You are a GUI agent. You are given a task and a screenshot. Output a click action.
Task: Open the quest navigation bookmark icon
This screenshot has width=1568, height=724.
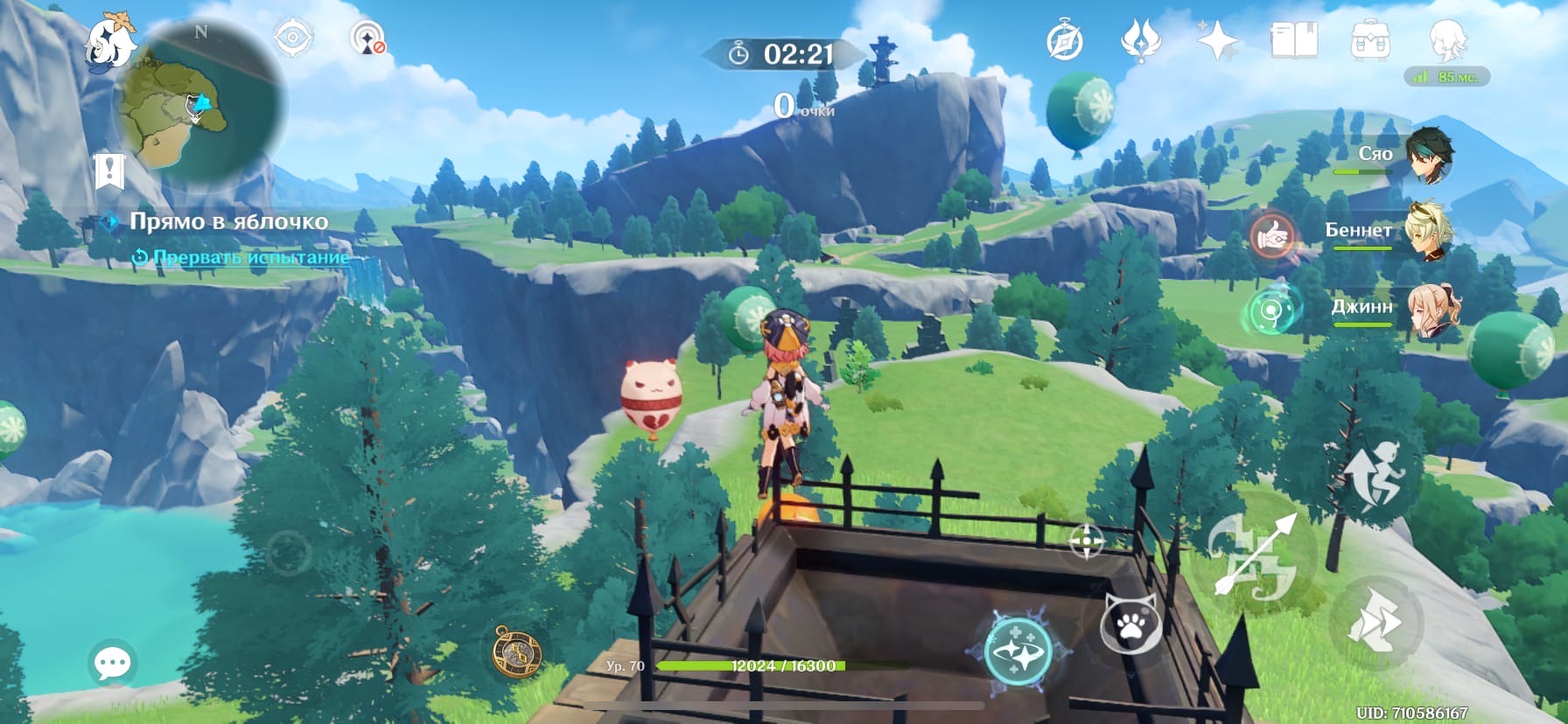[110, 171]
